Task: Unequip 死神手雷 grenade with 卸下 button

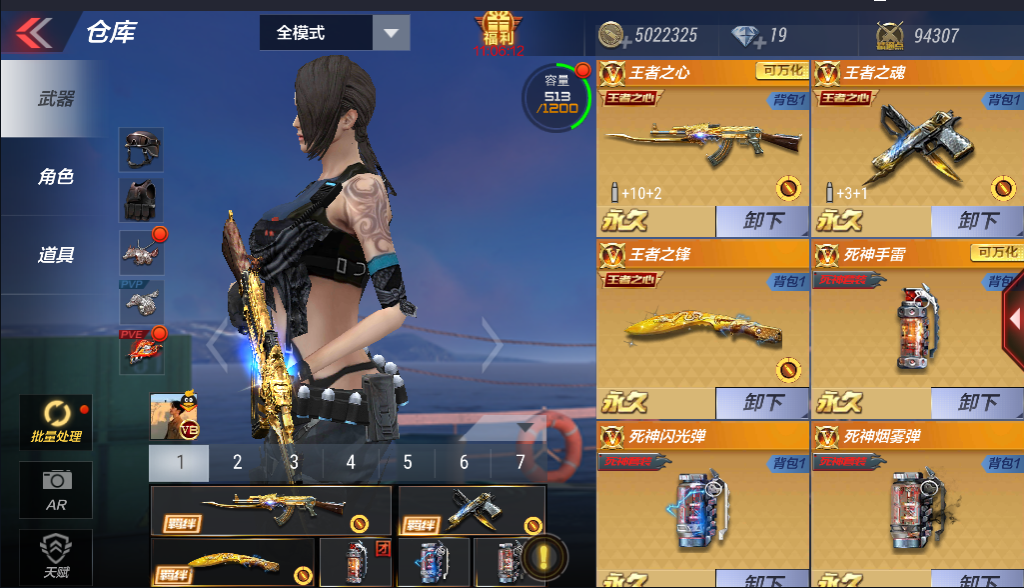Action: click(978, 403)
